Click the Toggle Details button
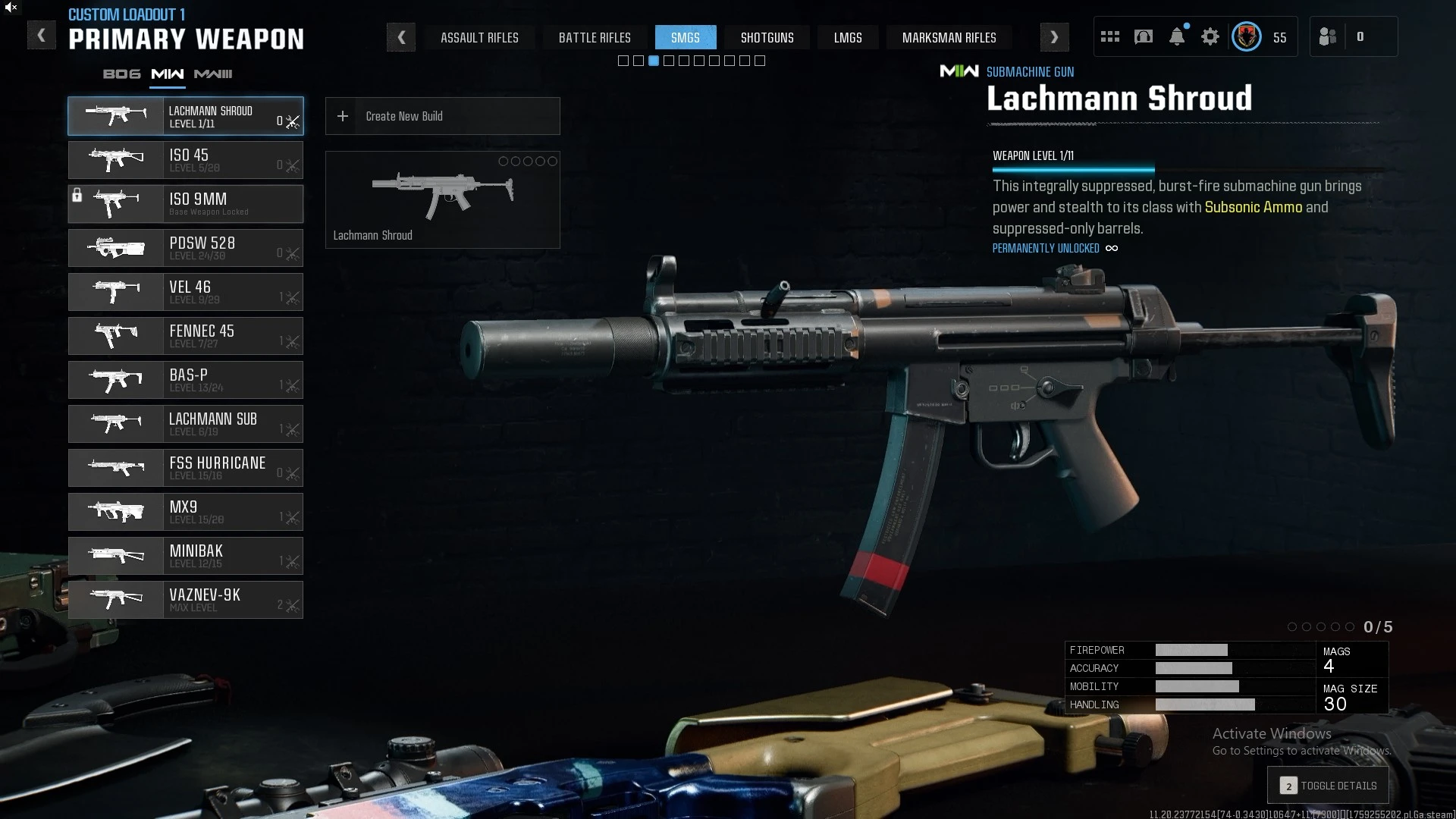The height and width of the screenshot is (819, 1456). [x=1328, y=786]
